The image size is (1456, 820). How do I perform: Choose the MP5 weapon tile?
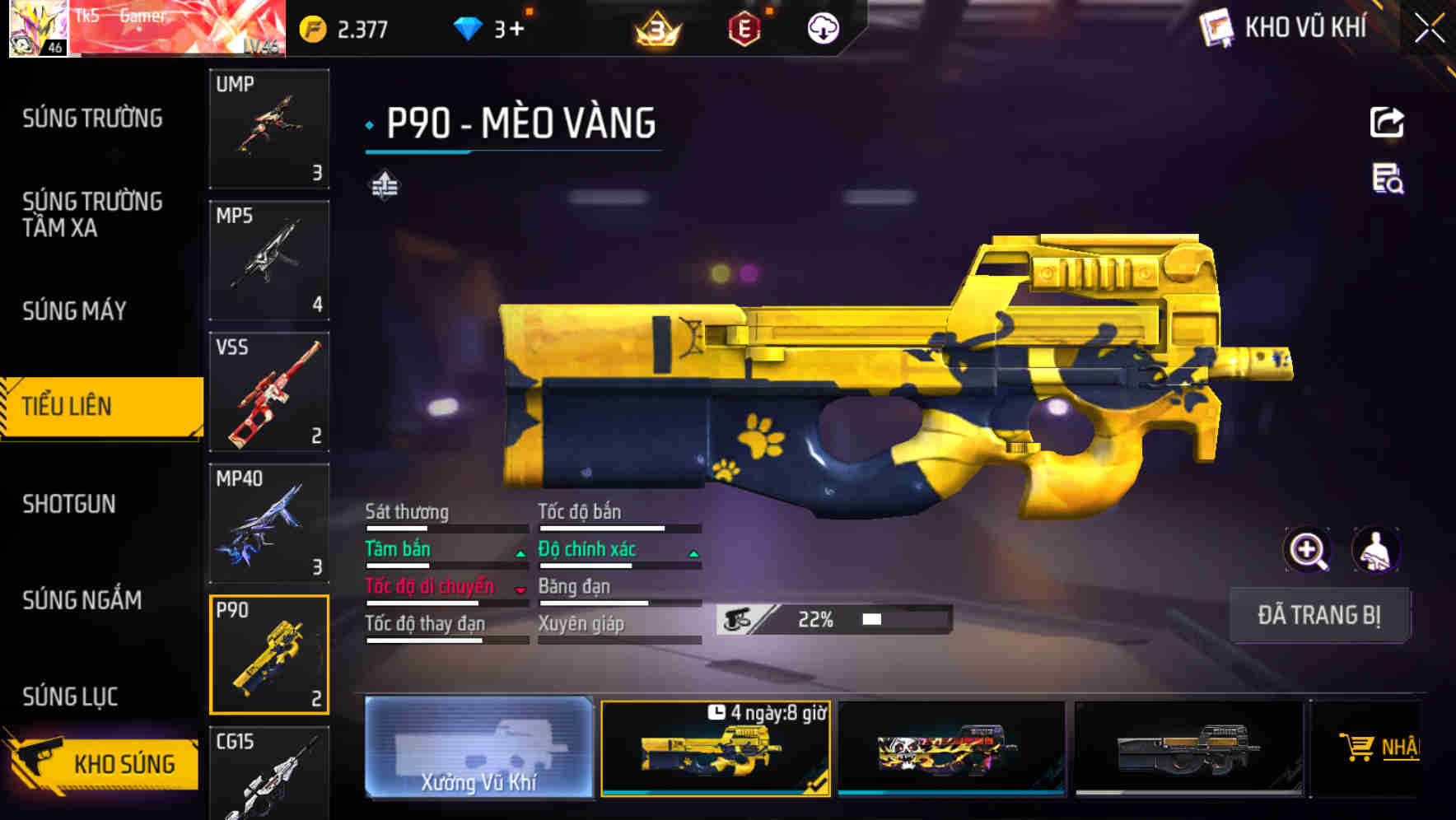269,260
